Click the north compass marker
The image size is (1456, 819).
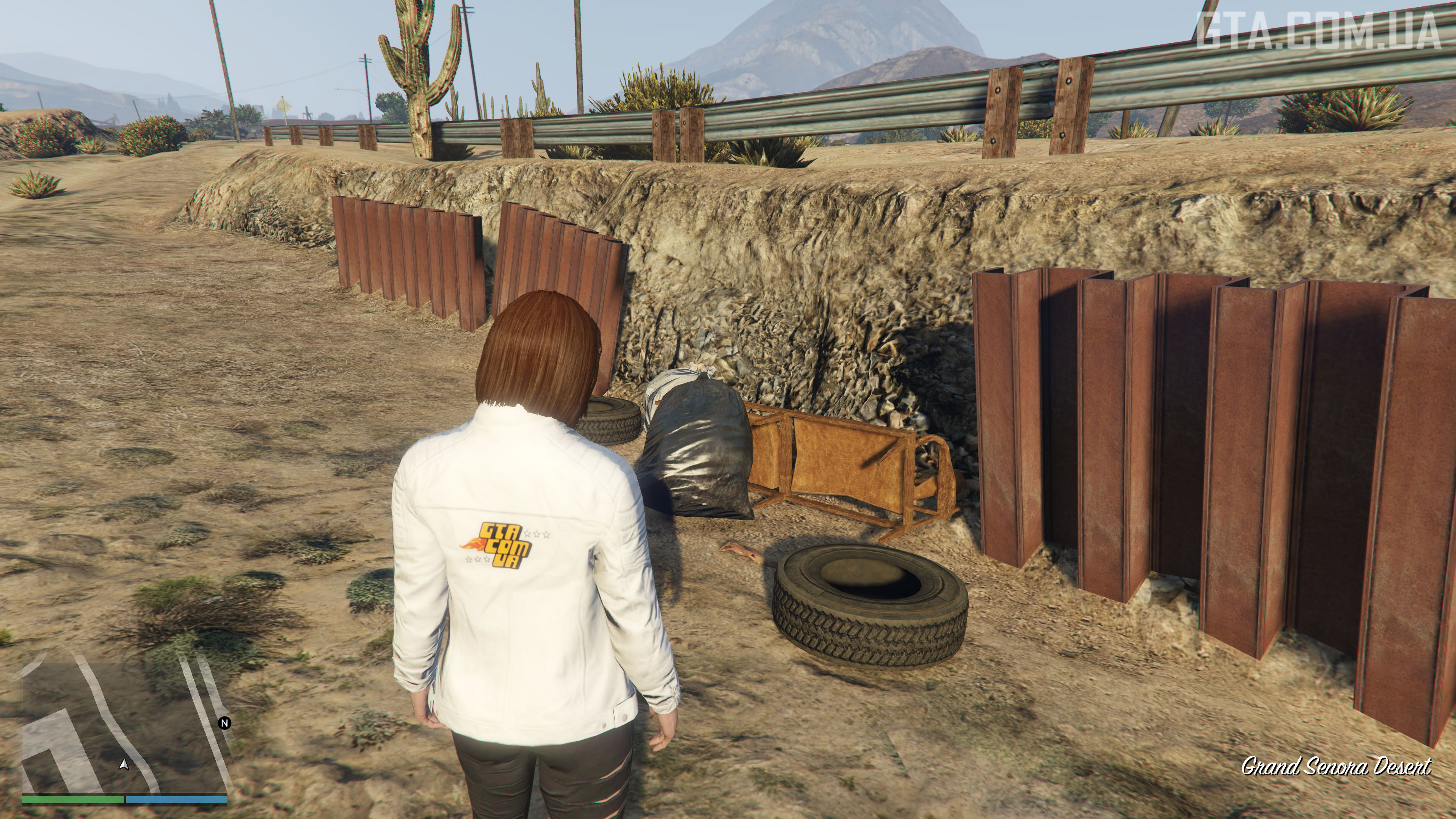click(225, 723)
